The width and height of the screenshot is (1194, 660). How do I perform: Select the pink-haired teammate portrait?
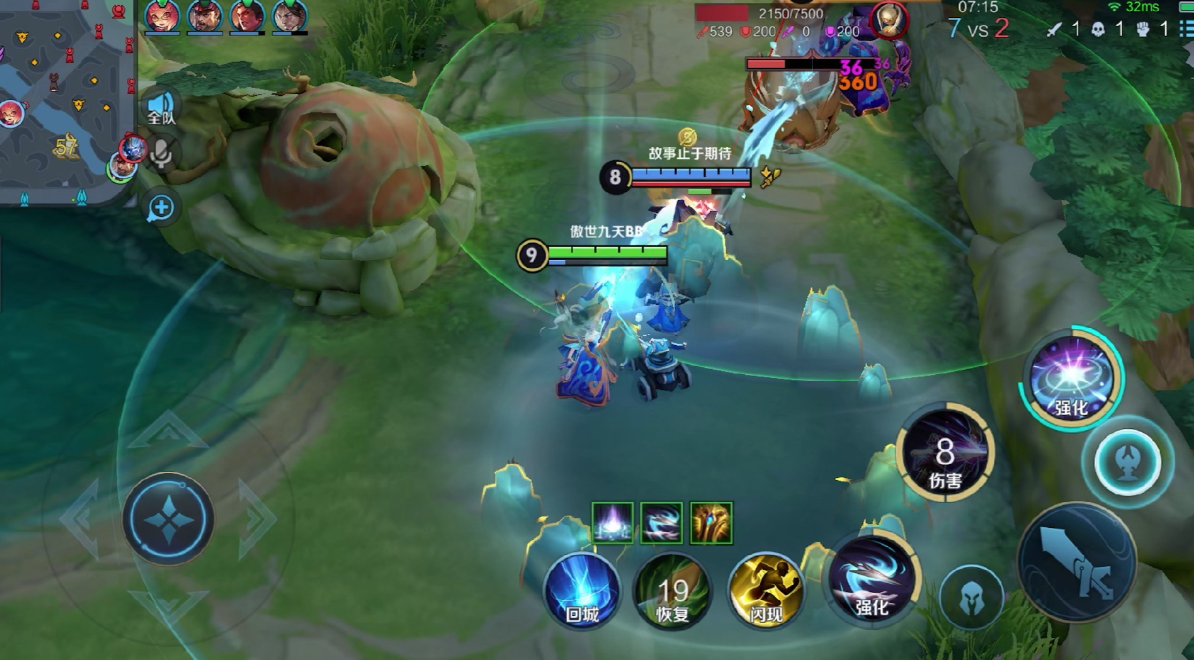(x=162, y=17)
